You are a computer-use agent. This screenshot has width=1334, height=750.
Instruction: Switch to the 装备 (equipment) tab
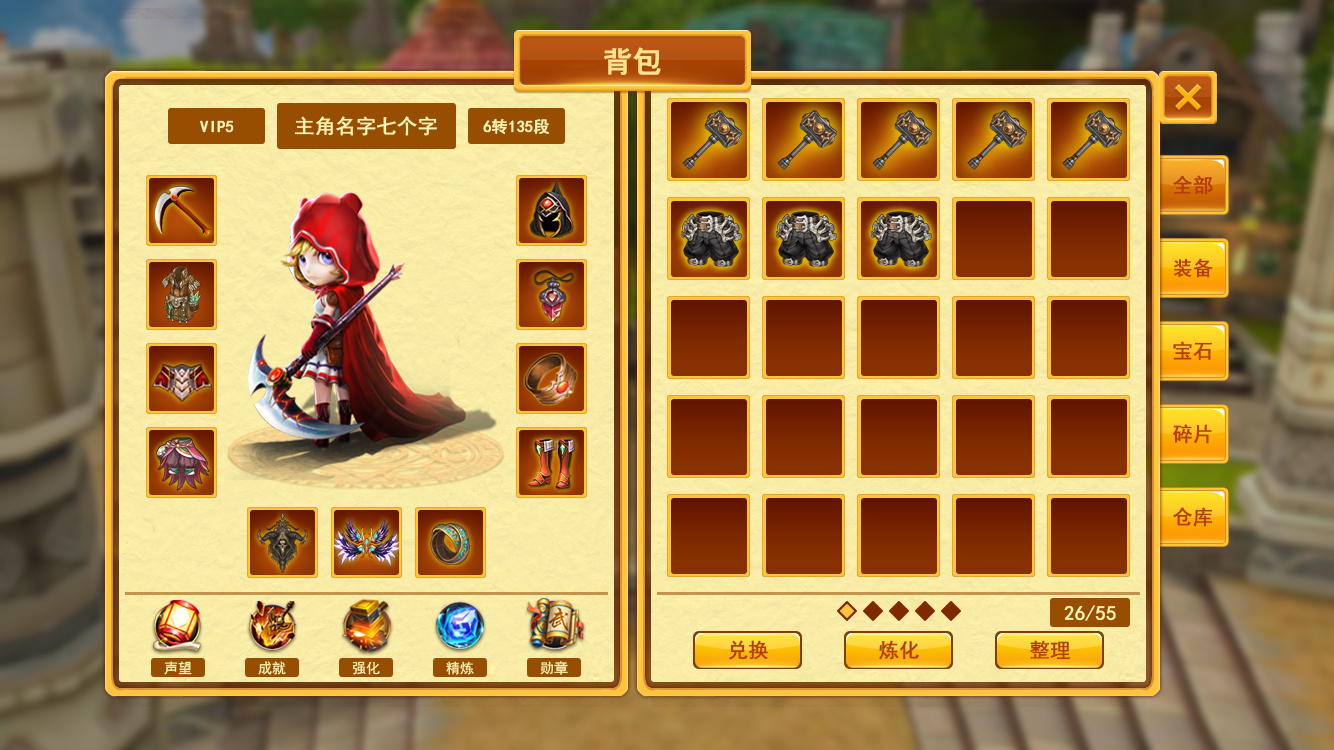[1194, 267]
